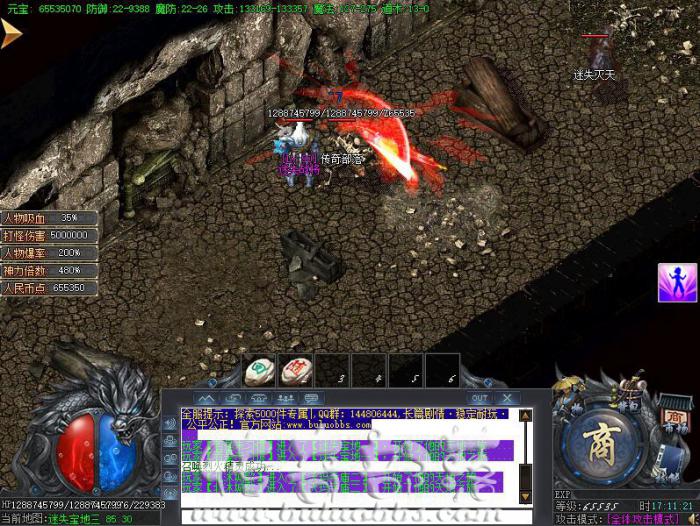Viewport: 700px width, 526px height.
Task: Activate the purple figure skill icon
Action: [x=677, y=283]
